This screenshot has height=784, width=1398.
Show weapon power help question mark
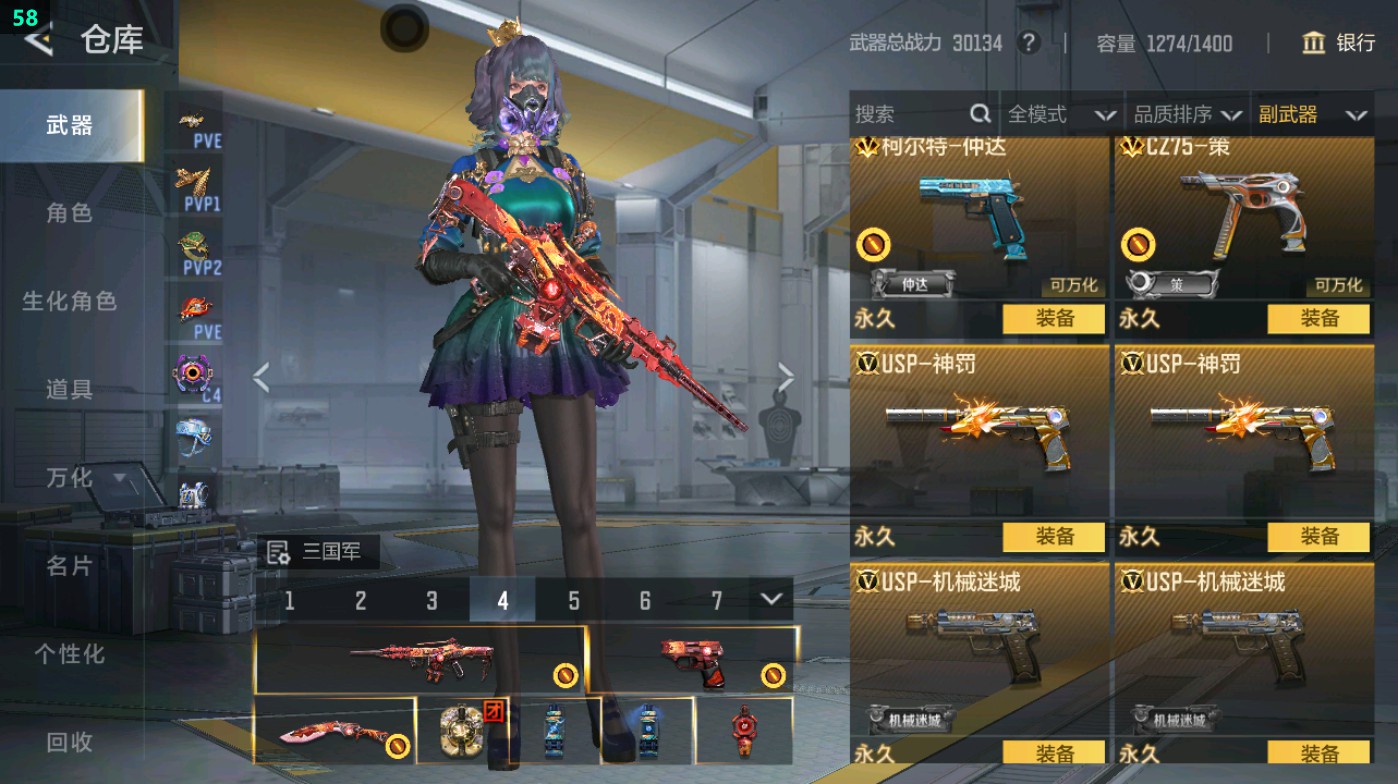click(1027, 43)
